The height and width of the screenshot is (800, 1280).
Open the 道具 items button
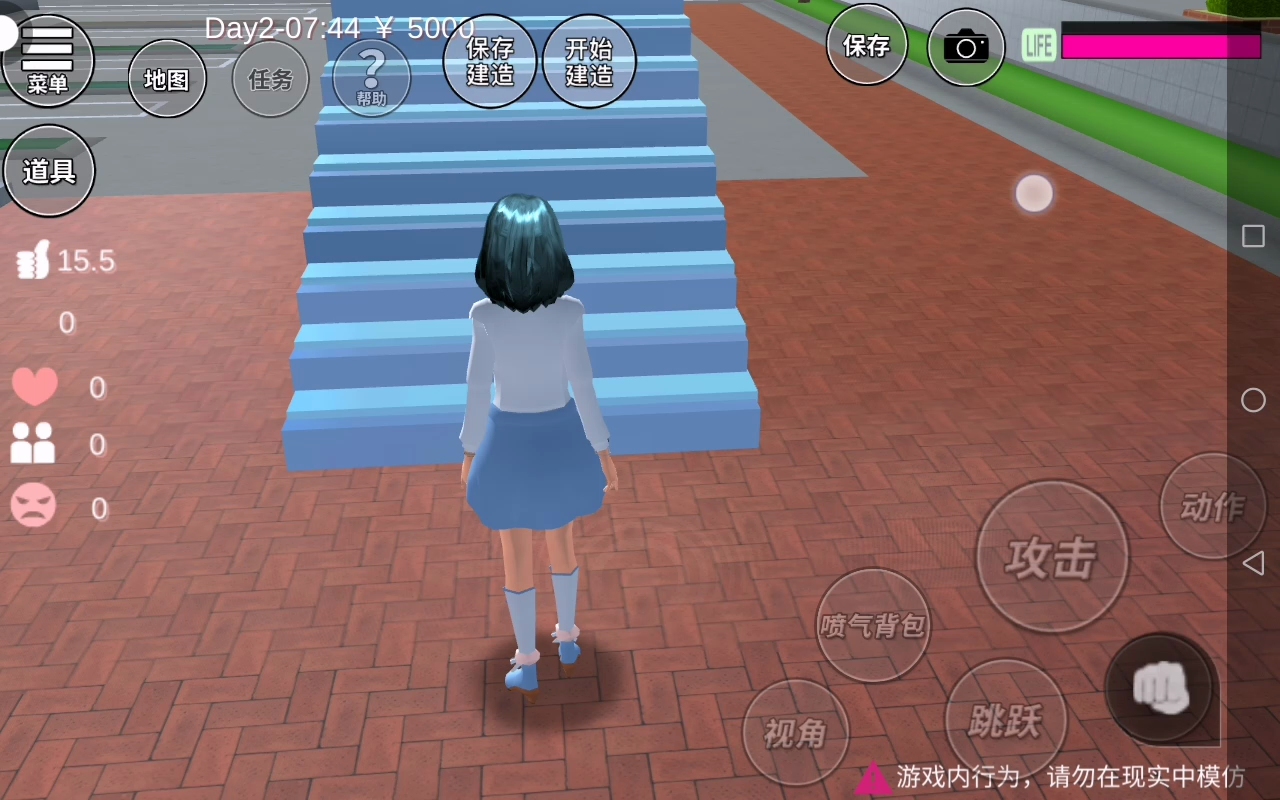pos(49,171)
